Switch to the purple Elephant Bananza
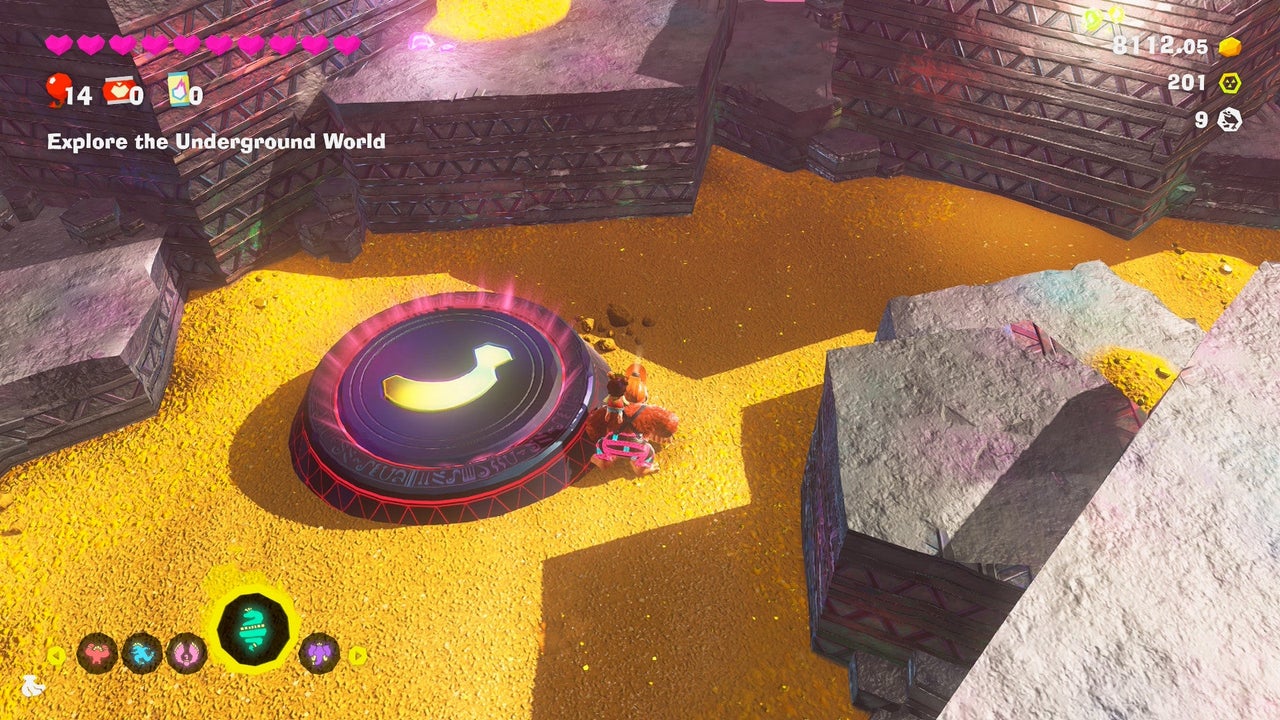 [x=320, y=654]
